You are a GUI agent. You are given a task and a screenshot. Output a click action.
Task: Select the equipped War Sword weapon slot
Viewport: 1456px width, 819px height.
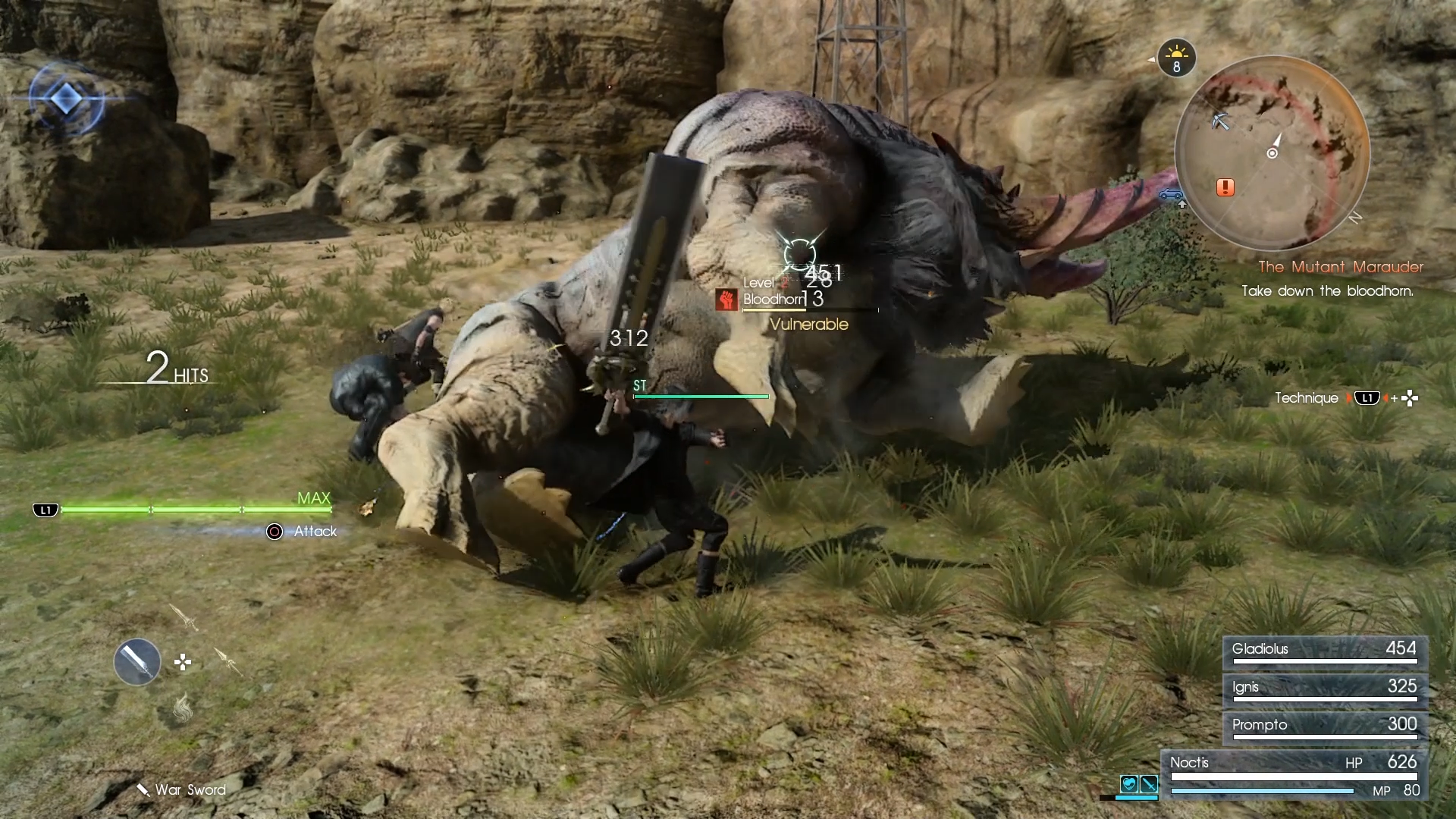click(x=137, y=662)
